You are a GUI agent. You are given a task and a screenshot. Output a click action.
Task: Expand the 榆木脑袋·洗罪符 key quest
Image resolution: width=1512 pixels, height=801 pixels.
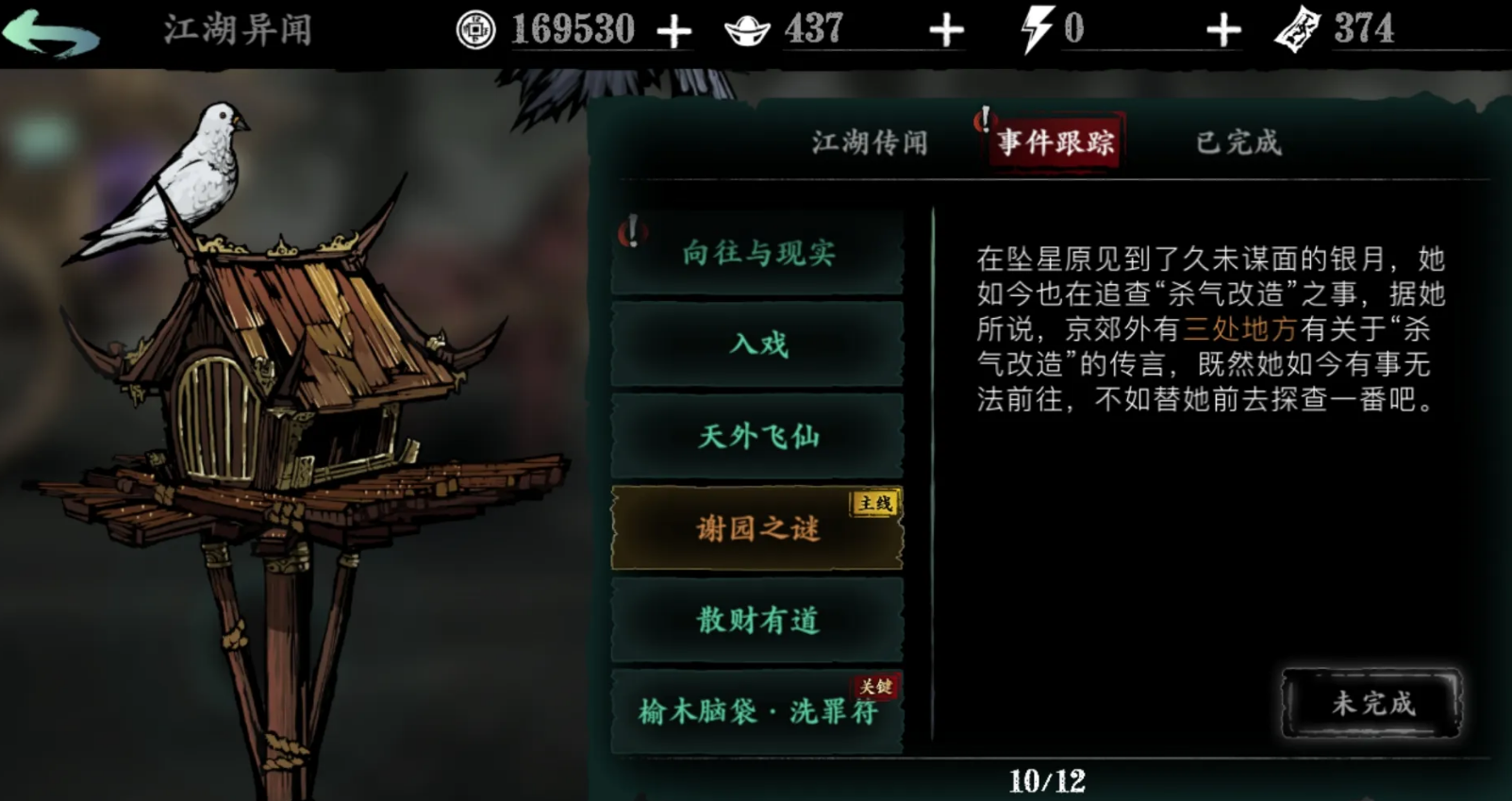757,714
